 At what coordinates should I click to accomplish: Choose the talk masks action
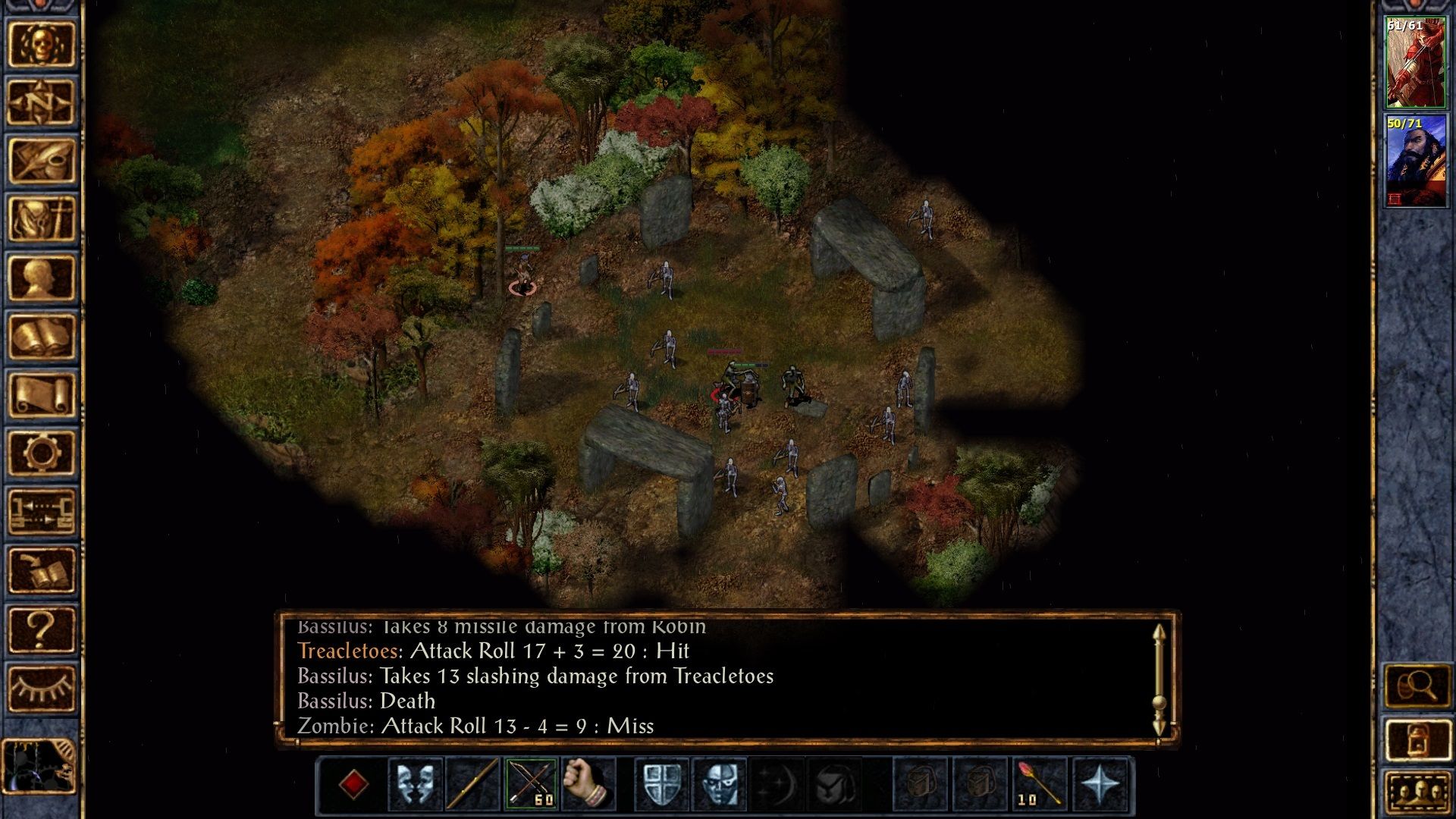416,784
